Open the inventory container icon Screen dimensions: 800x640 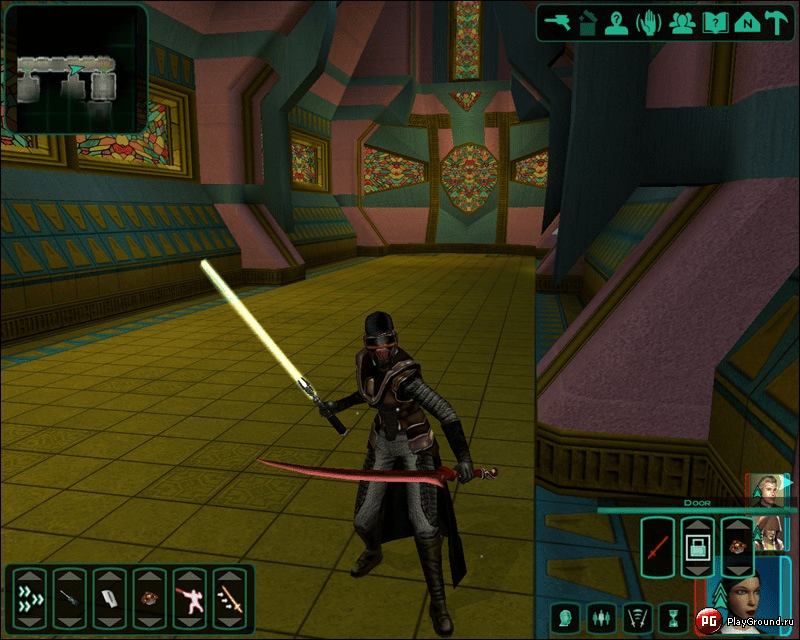coord(590,23)
